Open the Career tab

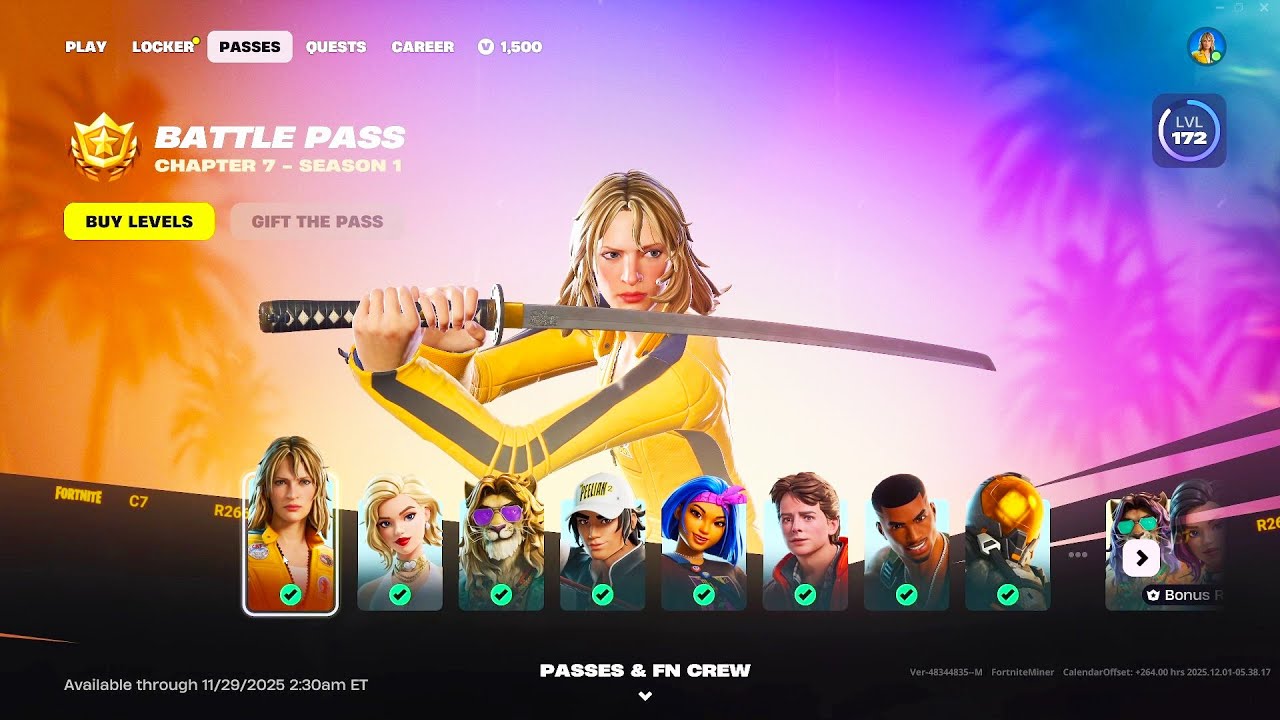pos(422,47)
